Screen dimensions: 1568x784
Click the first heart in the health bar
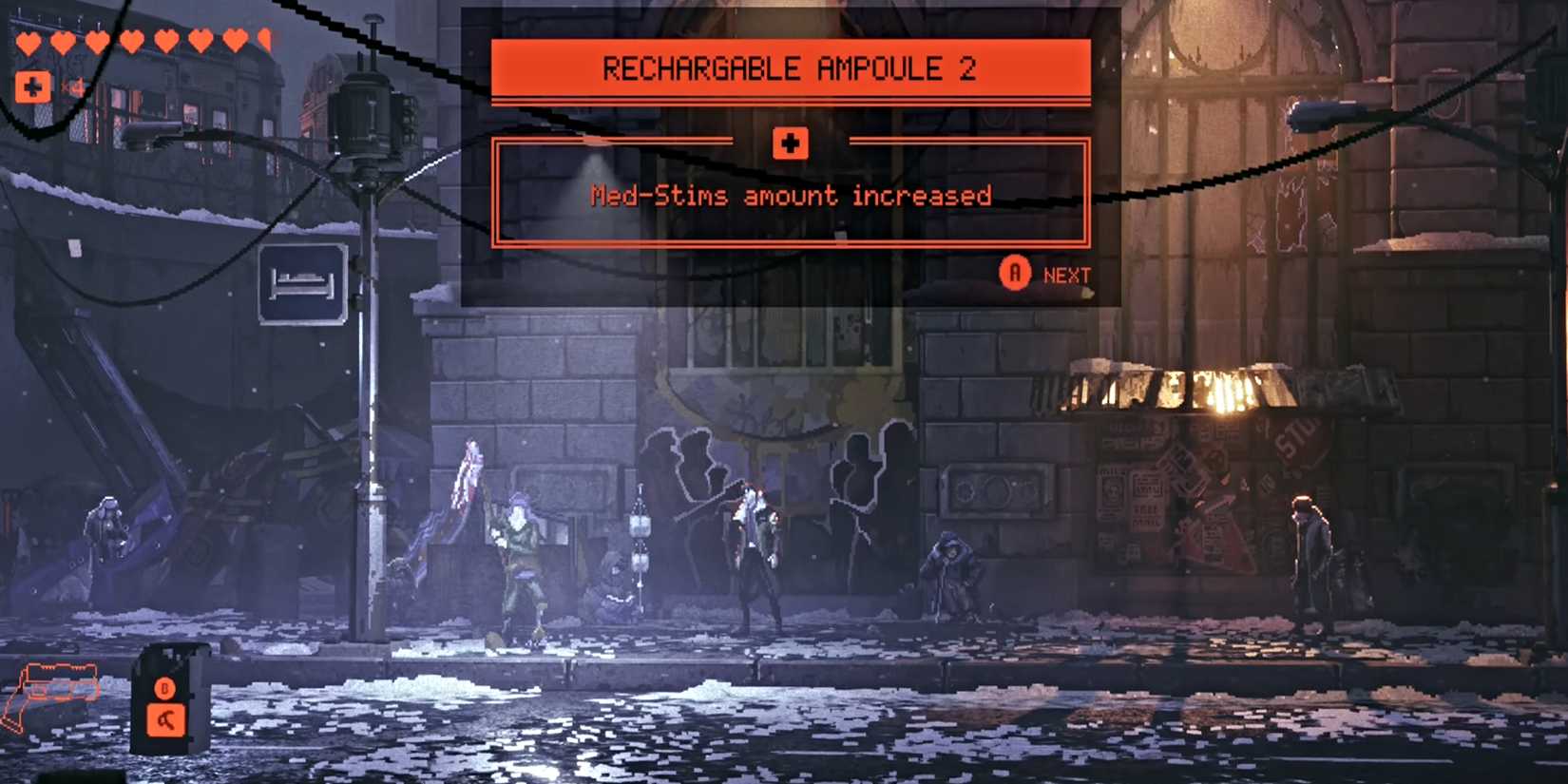(29, 41)
